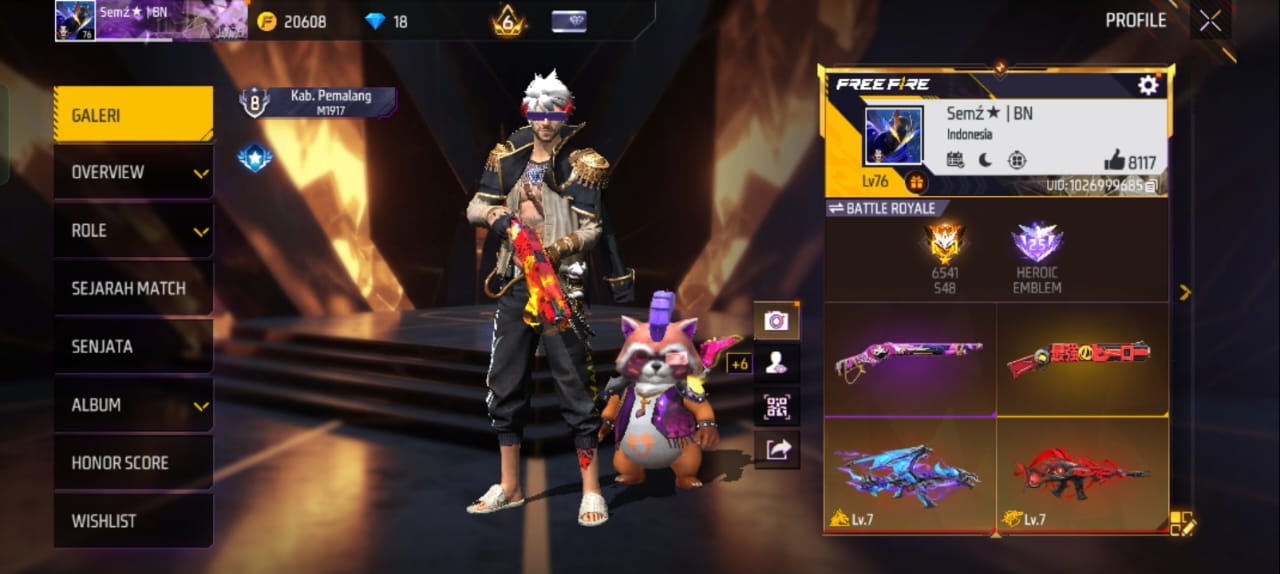
Task: Give a like with thumbs-up icon
Action: point(1114,160)
